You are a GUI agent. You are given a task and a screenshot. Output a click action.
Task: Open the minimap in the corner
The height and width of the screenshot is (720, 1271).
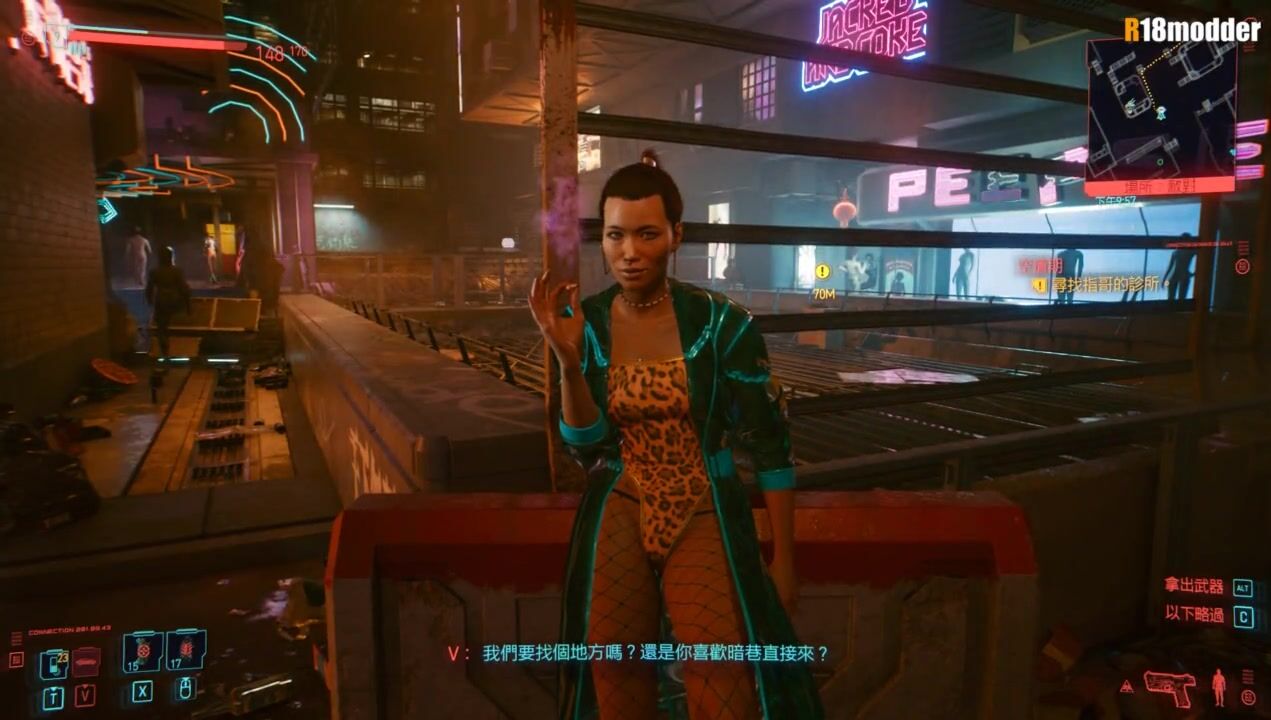point(1160,110)
